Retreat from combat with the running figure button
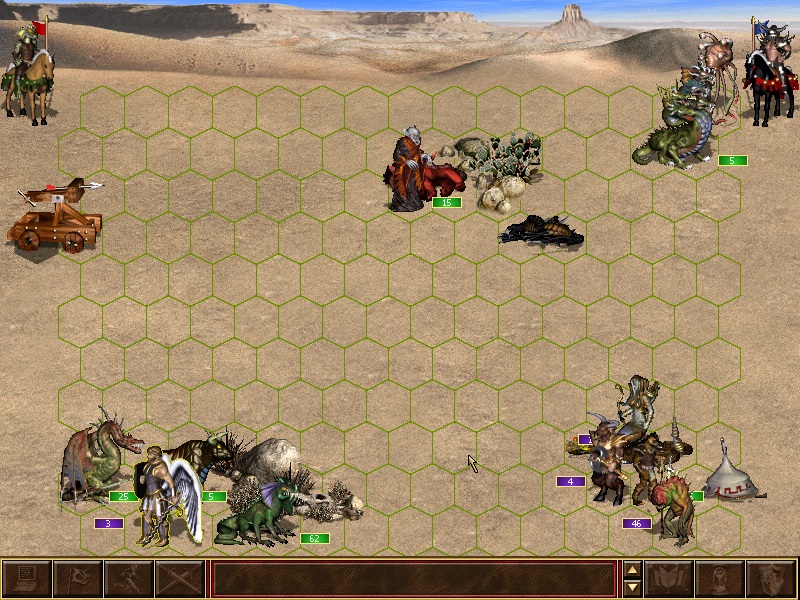Image resolution: width=800 pixels, height=600 pixels. (129, 579)
